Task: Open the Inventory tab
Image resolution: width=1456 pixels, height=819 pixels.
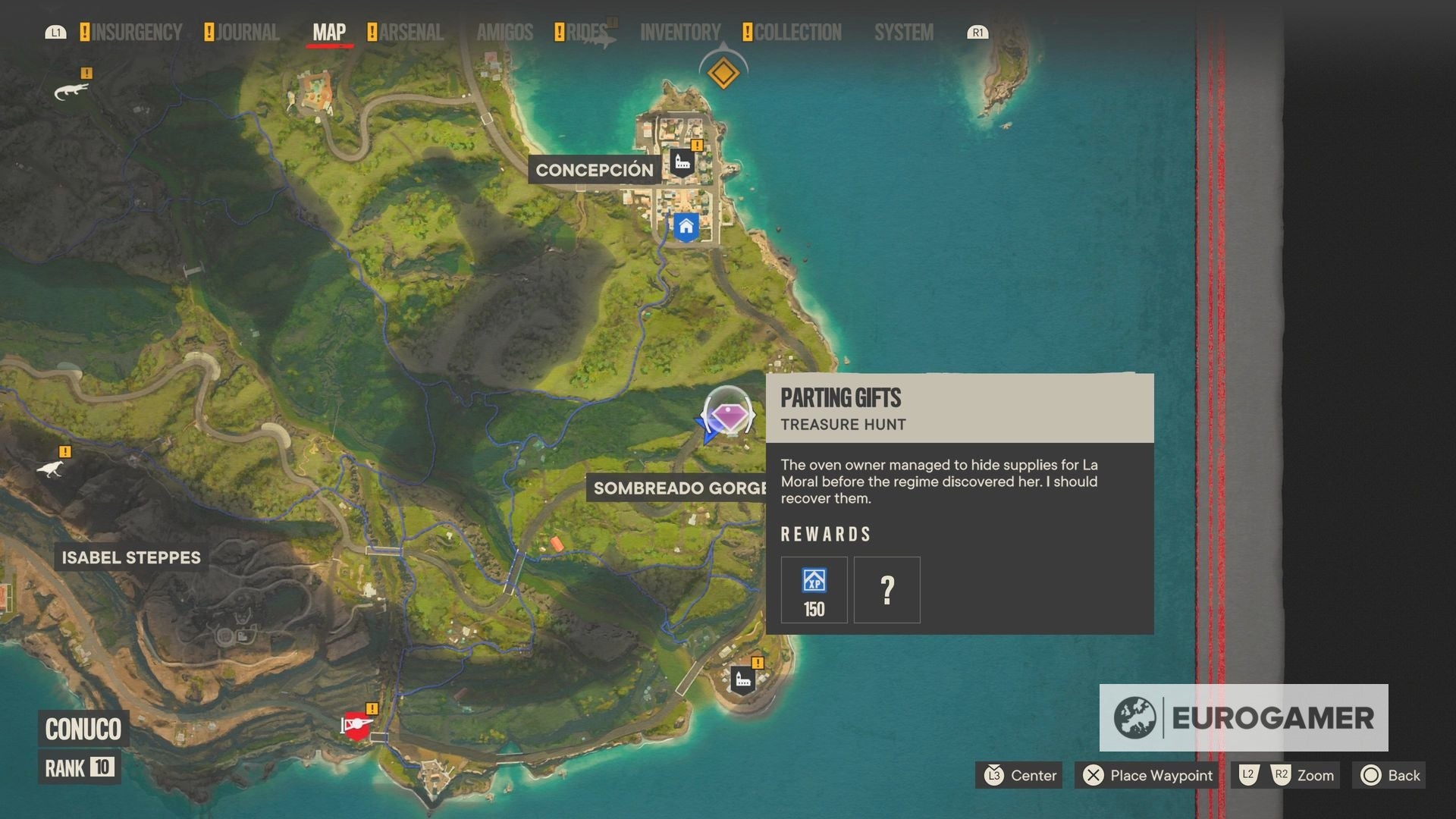Action: coord(680,33)
